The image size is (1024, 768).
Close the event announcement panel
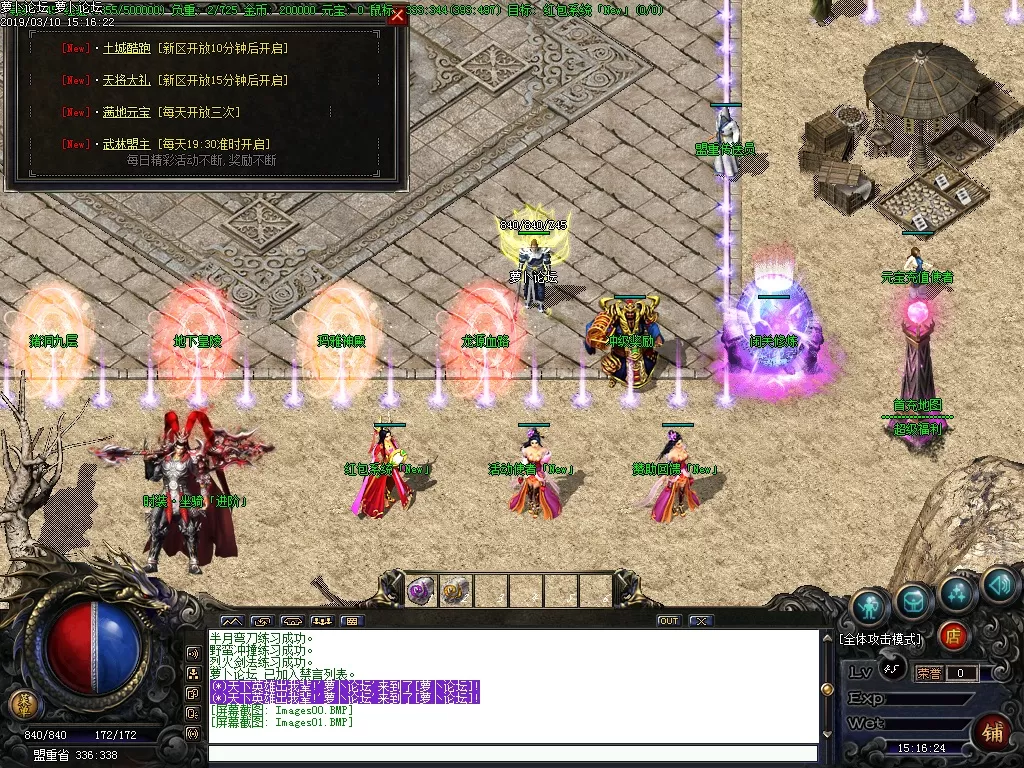tap(398, 16)
